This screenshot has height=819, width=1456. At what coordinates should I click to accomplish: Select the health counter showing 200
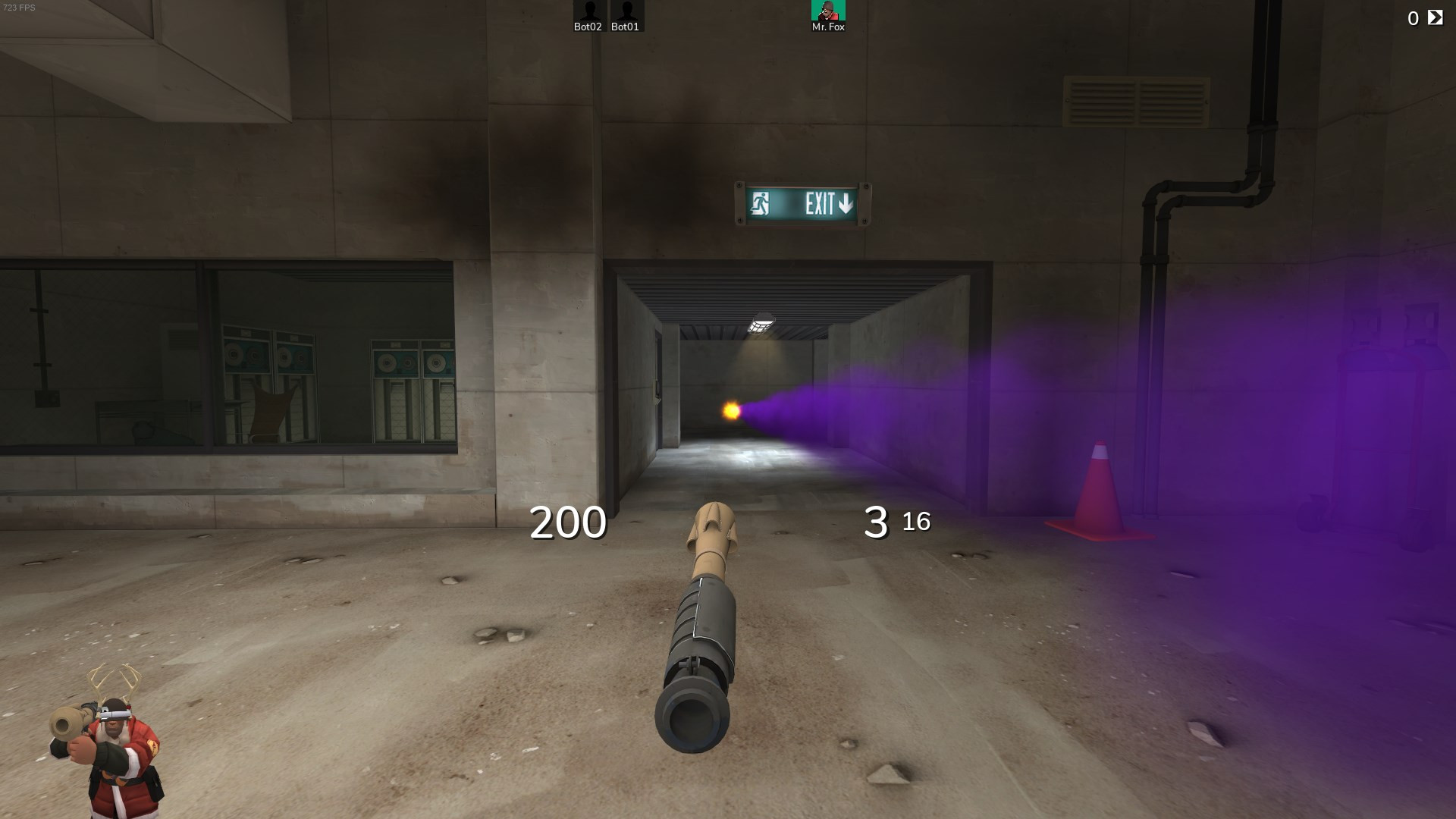pos(567,522)
